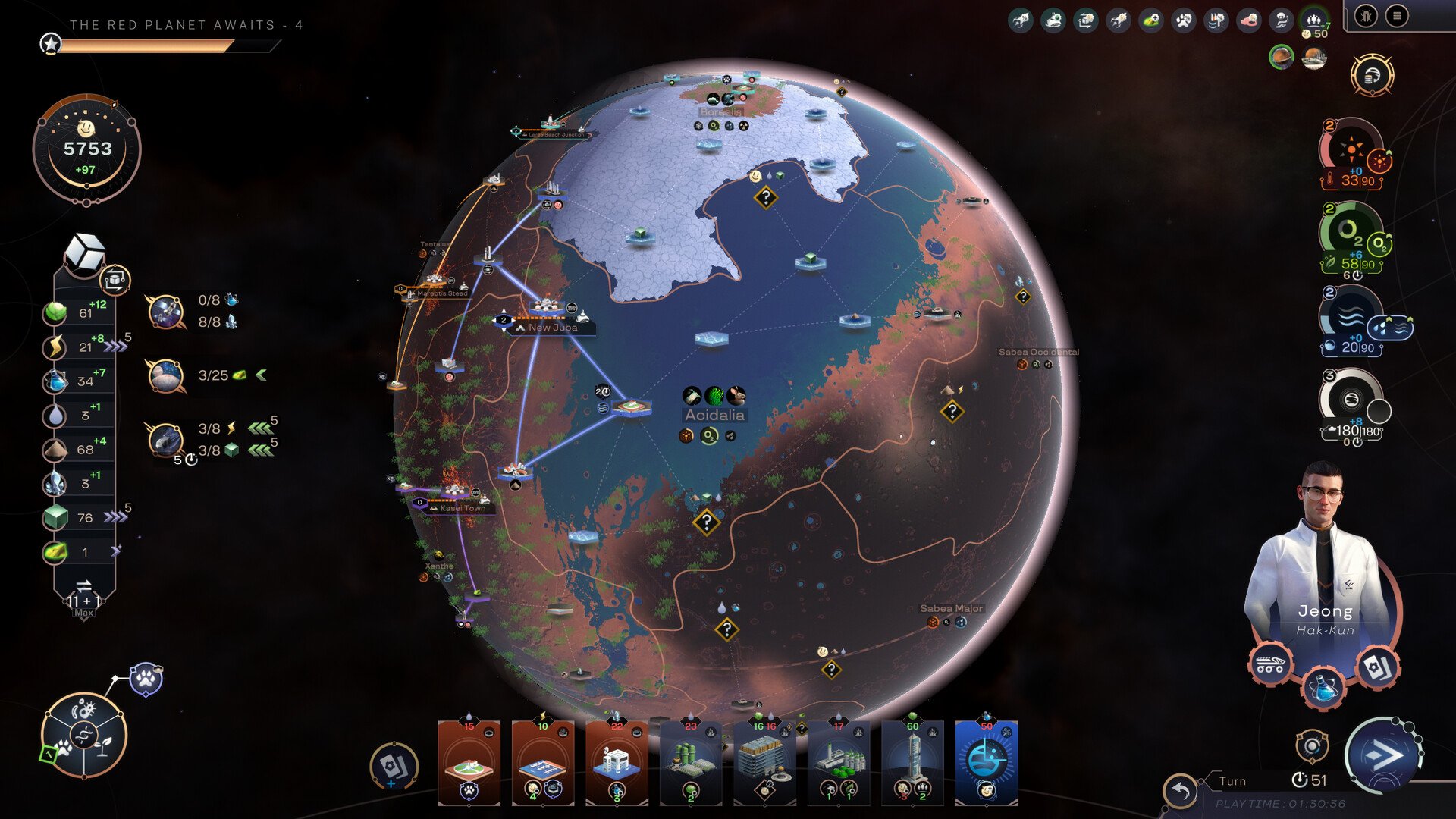Screen dimensions: 1456x819
Task: Select the rover icon below Jeong's portrait
Action: [1269, 664]
